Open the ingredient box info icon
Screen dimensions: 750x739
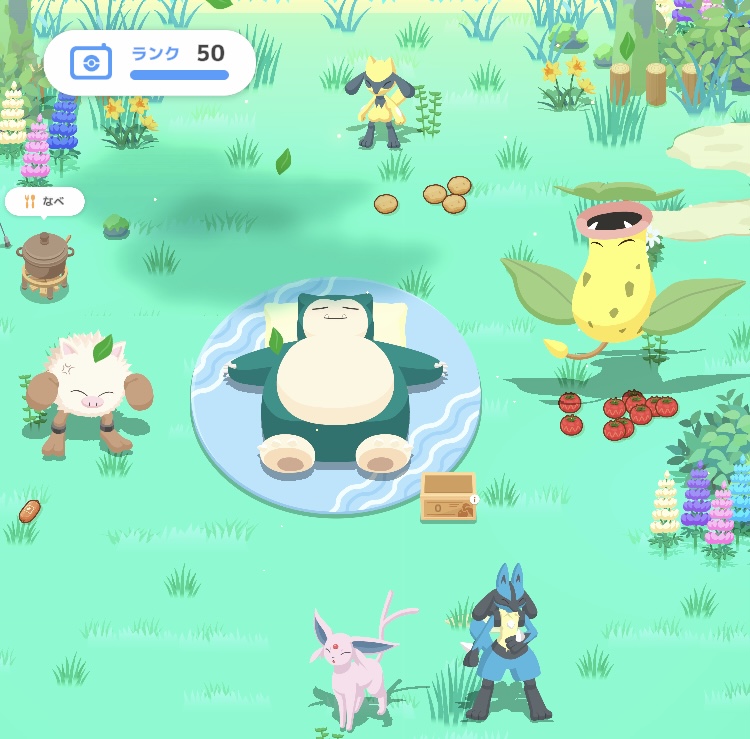(x=474, y=499)
